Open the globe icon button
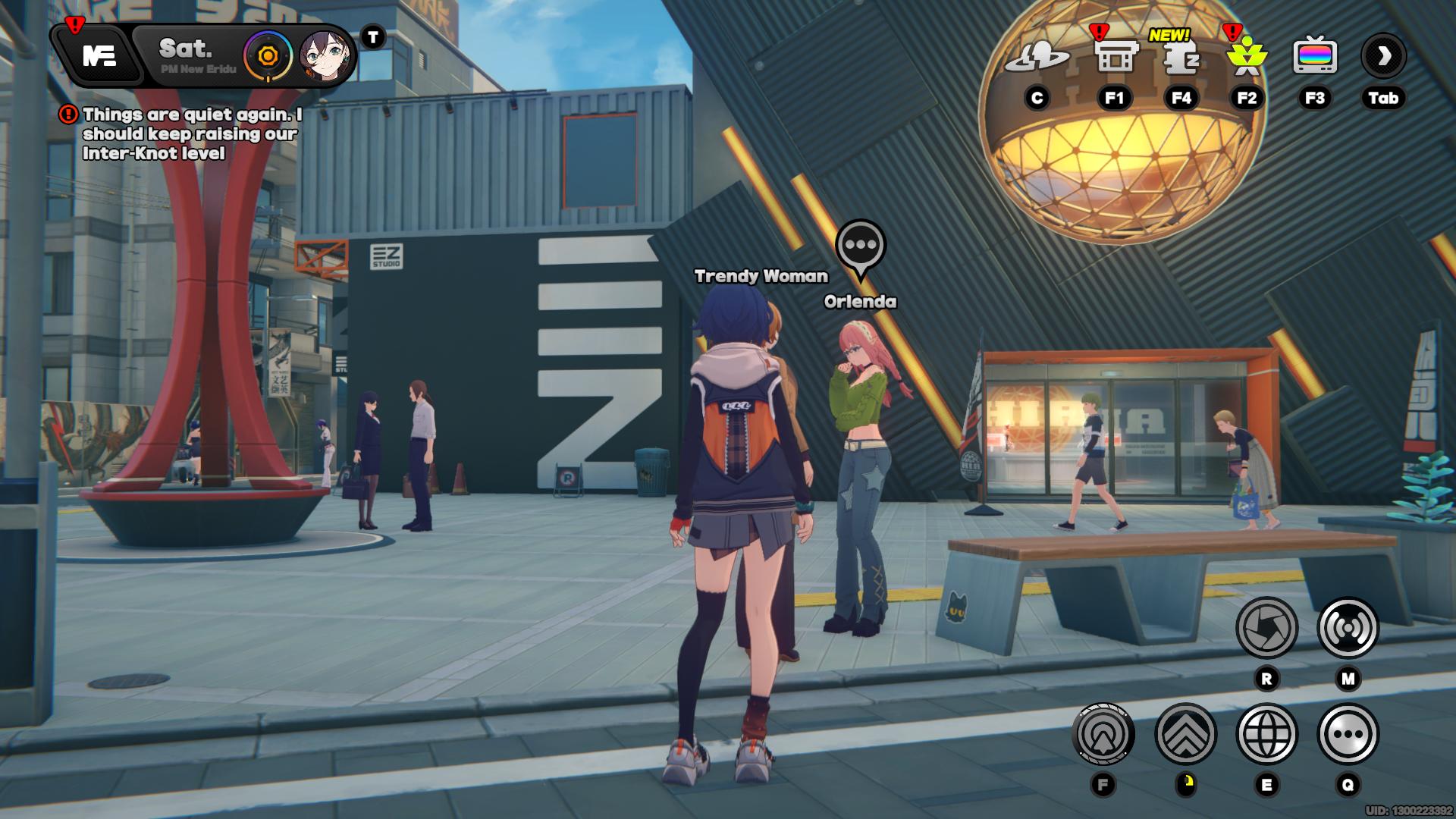 (1266, 734)
